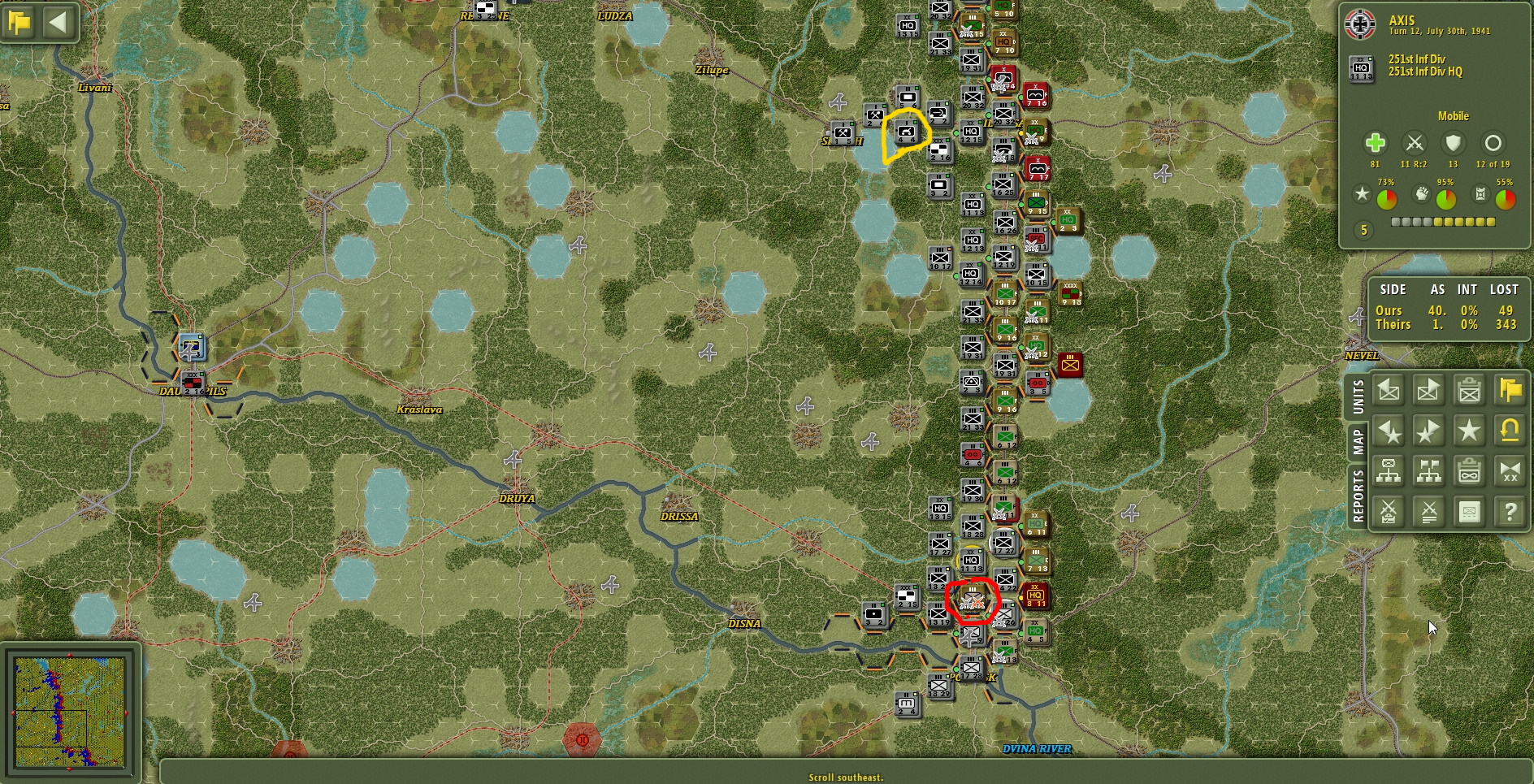This screenshot has height=784, width=1534.
Task: Click the yellow end-turn flag icon
Action: coord(1510,391)
